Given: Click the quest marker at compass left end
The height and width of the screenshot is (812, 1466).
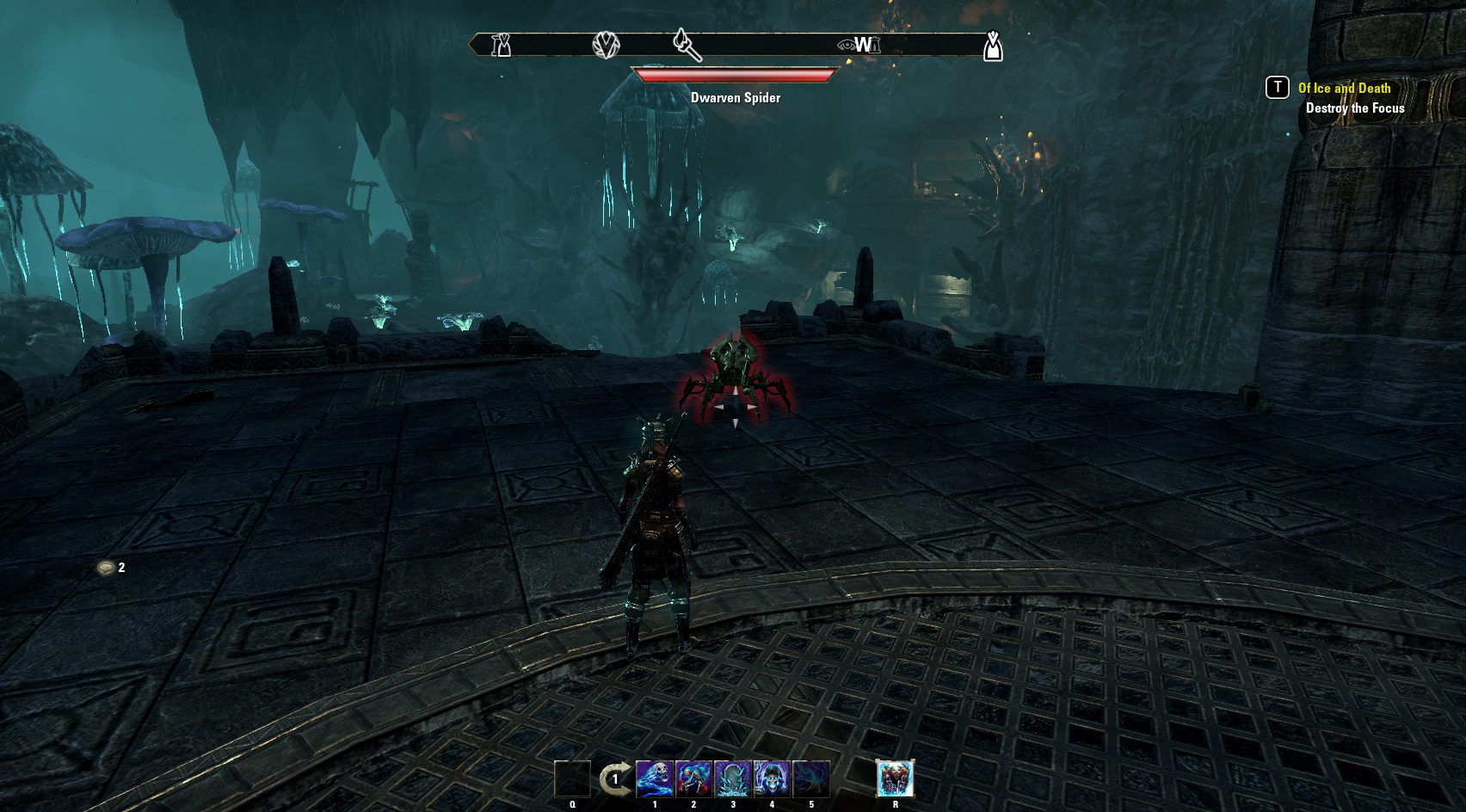Looking at the screenshot, I should (501, 45).
